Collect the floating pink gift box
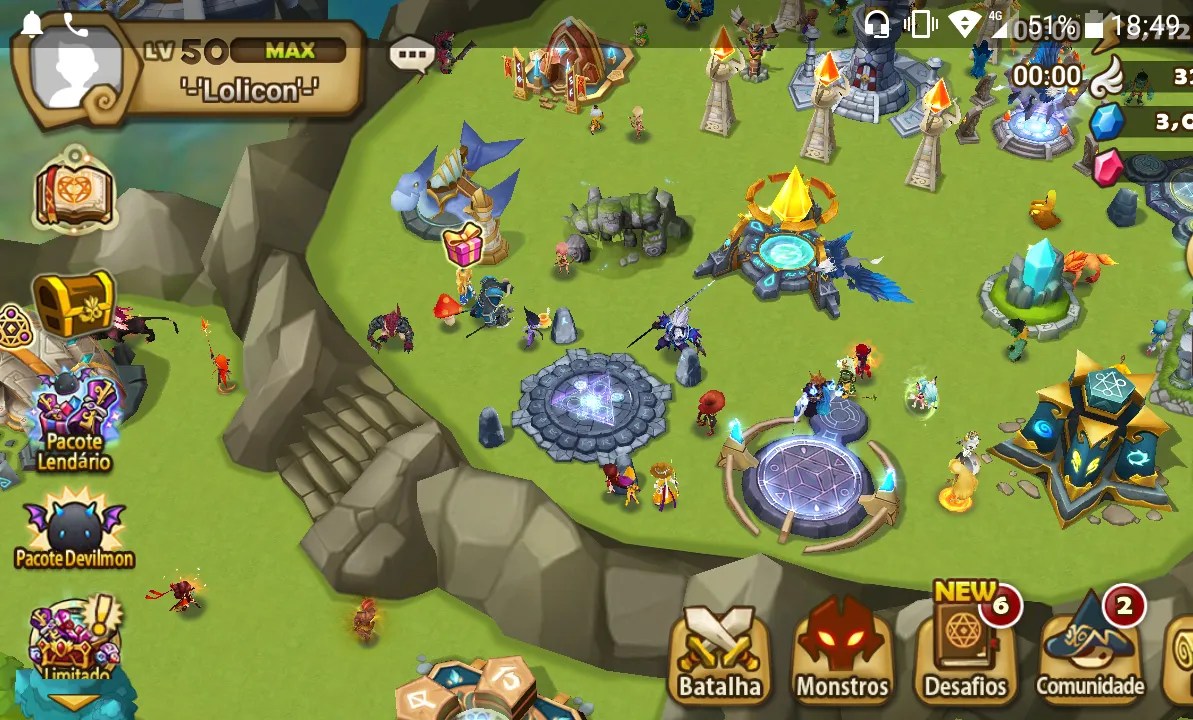This screenshot has width=1193, height=720. coord(463,246)
